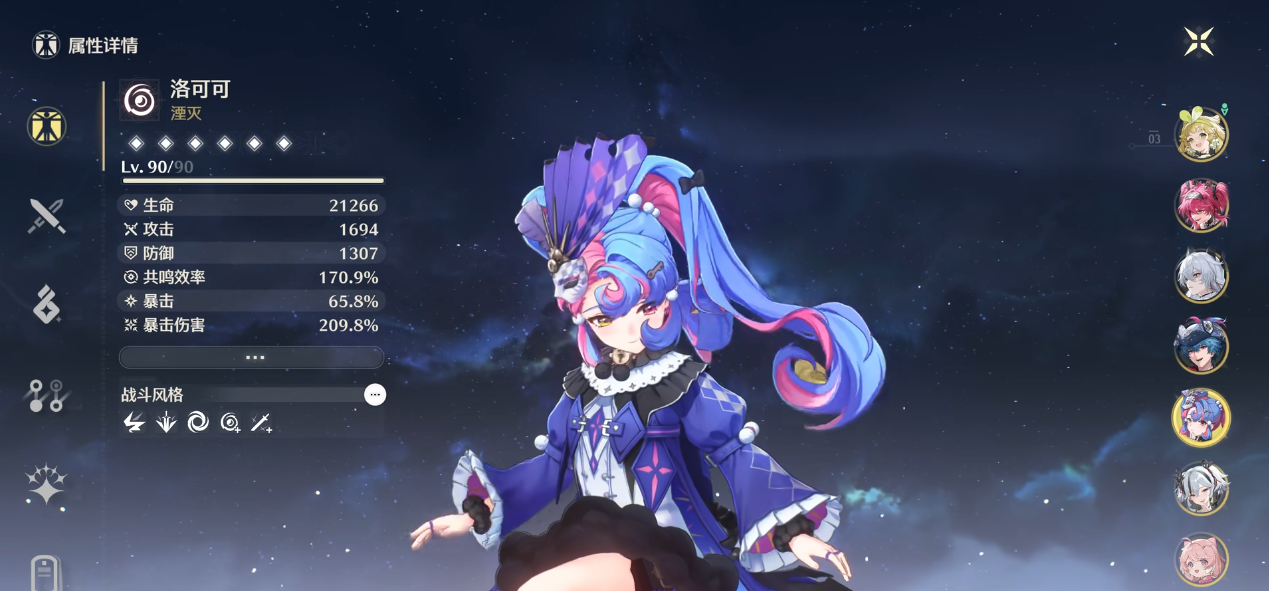The width and height of the screenshot is (1269, 591).
Task: Switch to the crossed swords weapon tab
Action: tap(46, 215)
